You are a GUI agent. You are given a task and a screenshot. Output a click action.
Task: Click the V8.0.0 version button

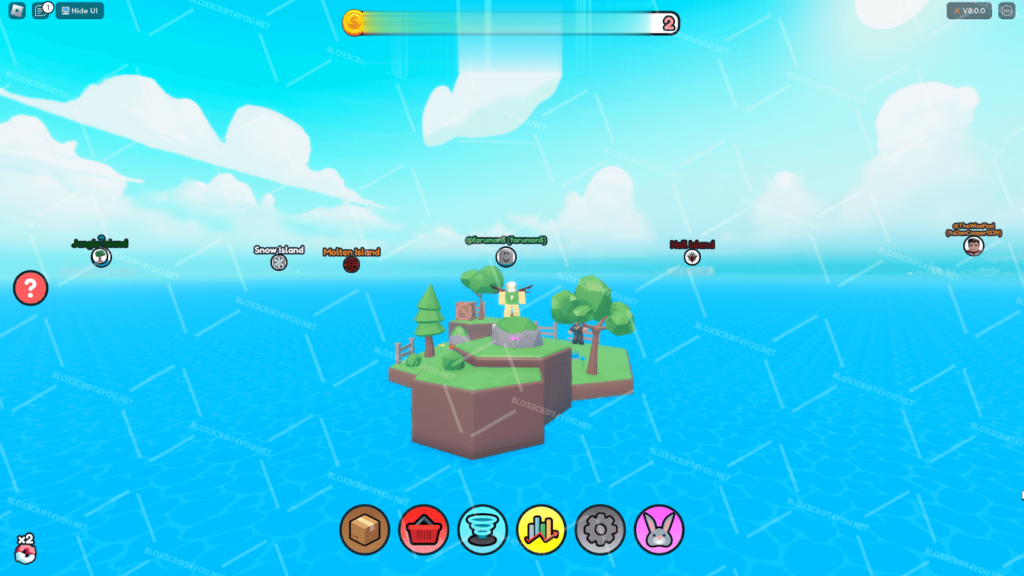click(969, 11)
